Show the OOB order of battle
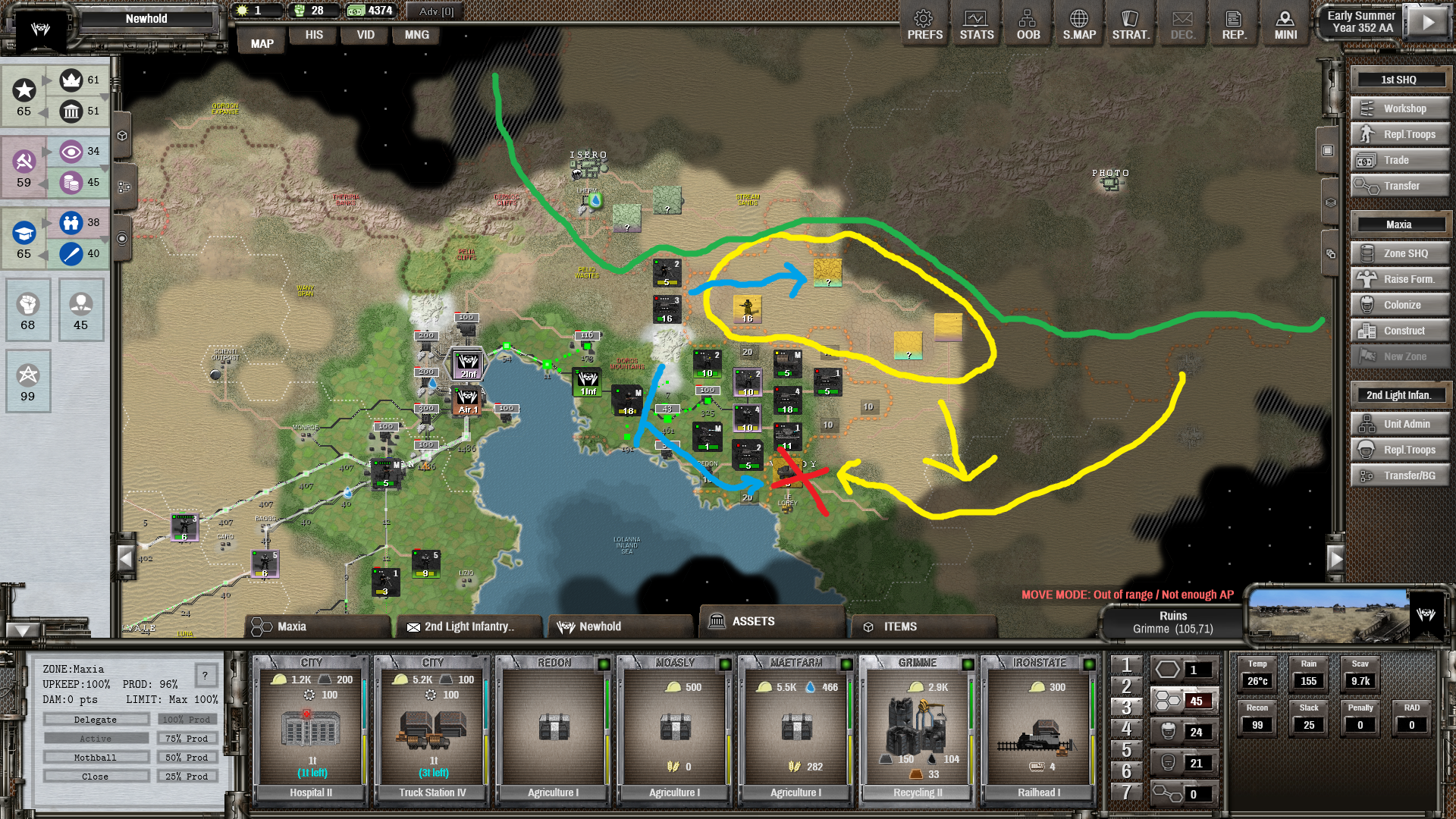Screen dimensions: 1456x819 pos(1028,25)
